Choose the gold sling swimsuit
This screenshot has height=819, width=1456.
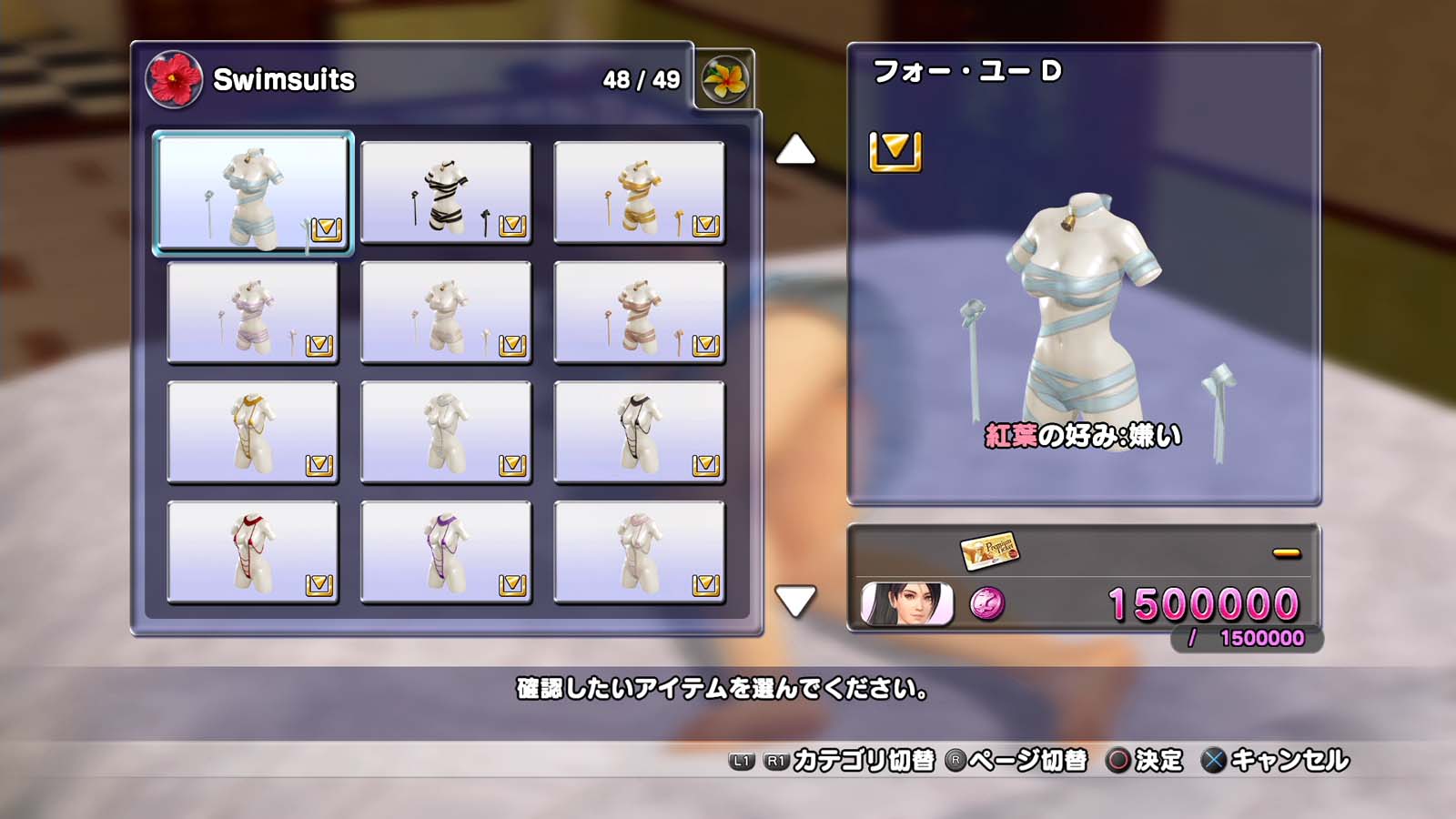click(253, 433)
